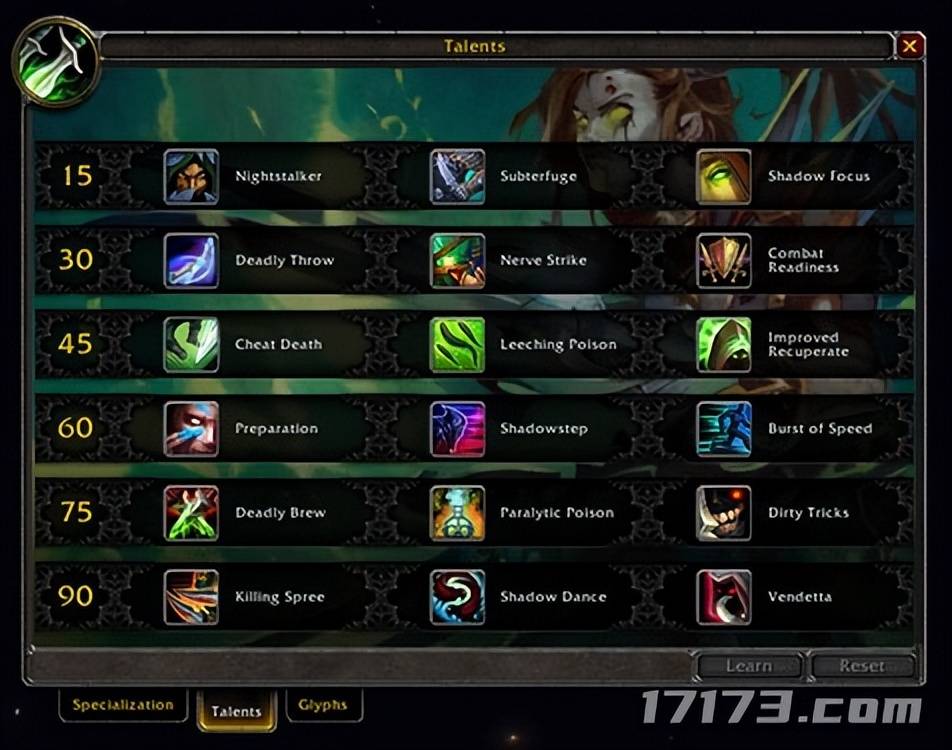
Task: Choose the Subterfuge talent
Action: (x=458, y=177)
